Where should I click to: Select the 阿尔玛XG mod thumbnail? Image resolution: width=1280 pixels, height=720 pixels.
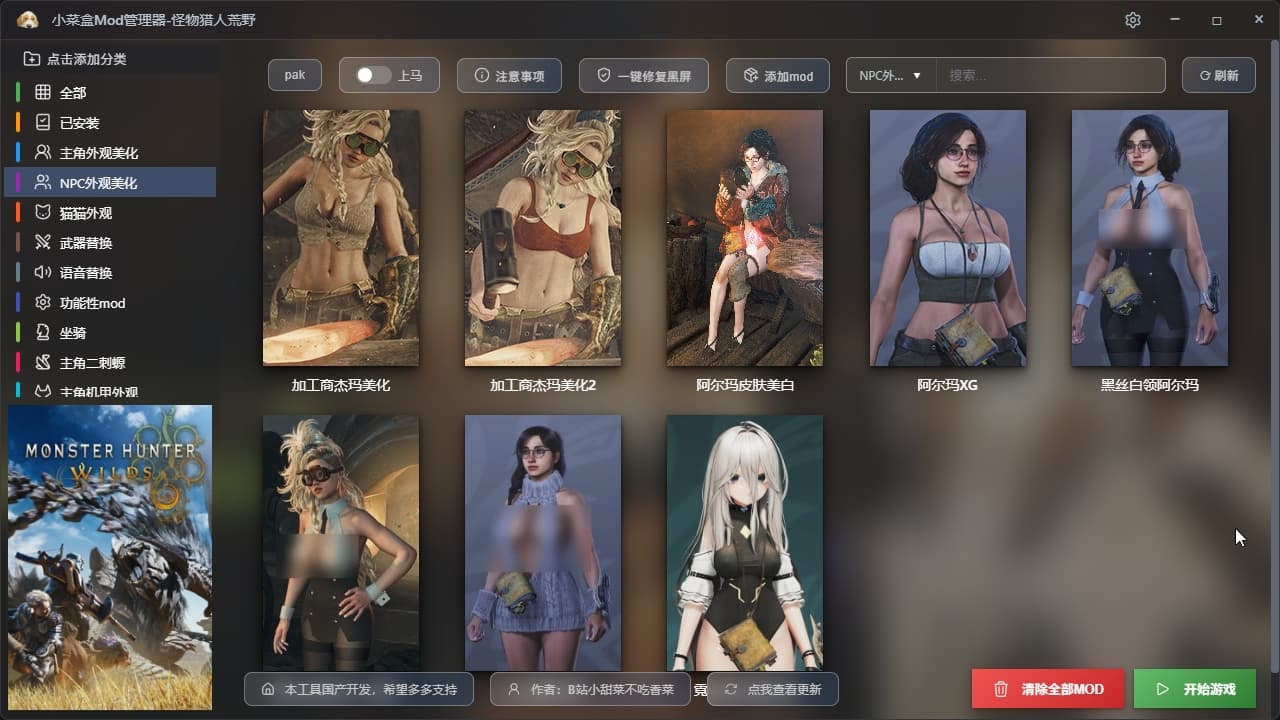coord(947,238)
